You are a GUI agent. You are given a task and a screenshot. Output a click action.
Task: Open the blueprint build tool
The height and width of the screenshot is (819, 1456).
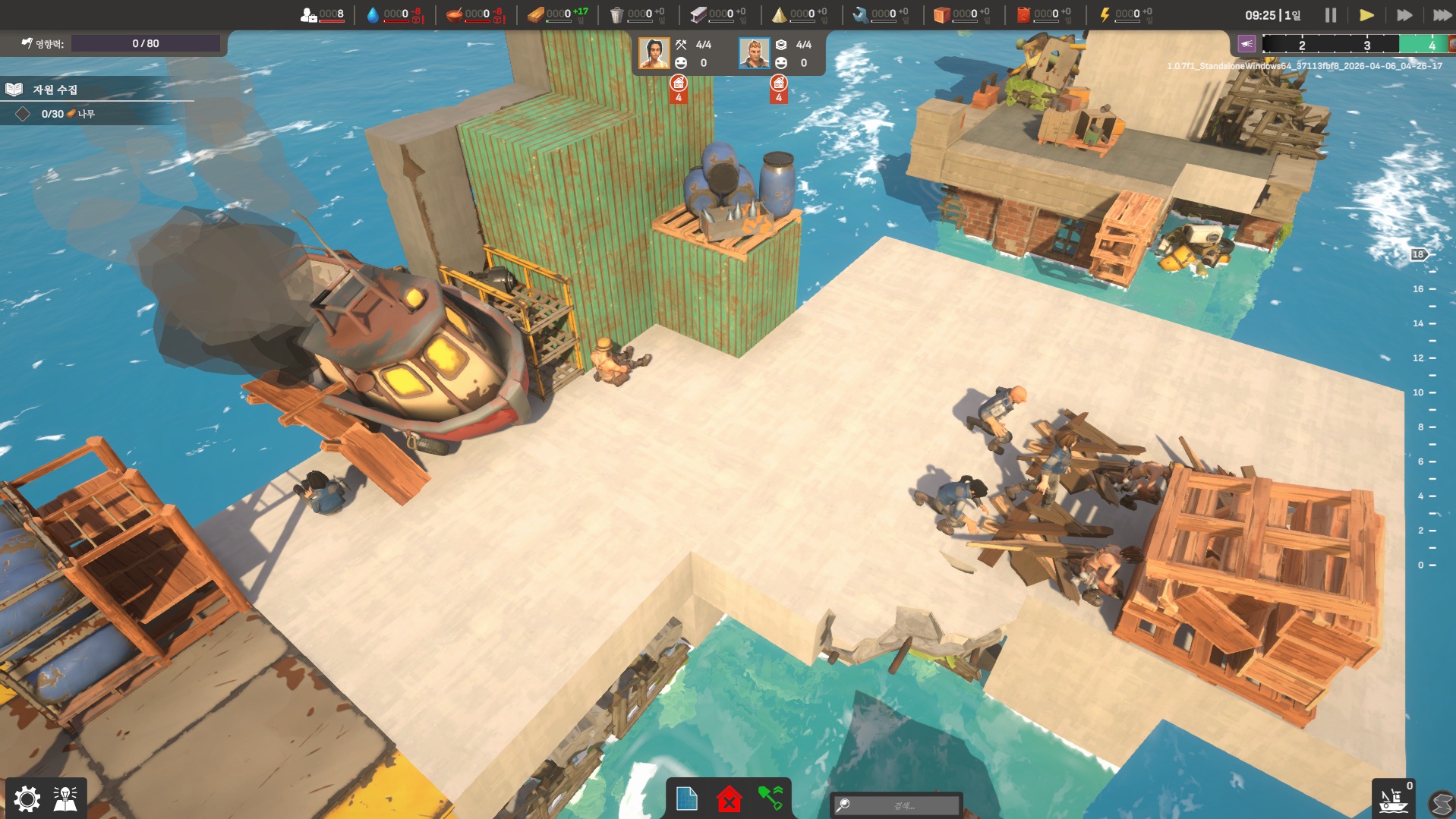(686, 799)
